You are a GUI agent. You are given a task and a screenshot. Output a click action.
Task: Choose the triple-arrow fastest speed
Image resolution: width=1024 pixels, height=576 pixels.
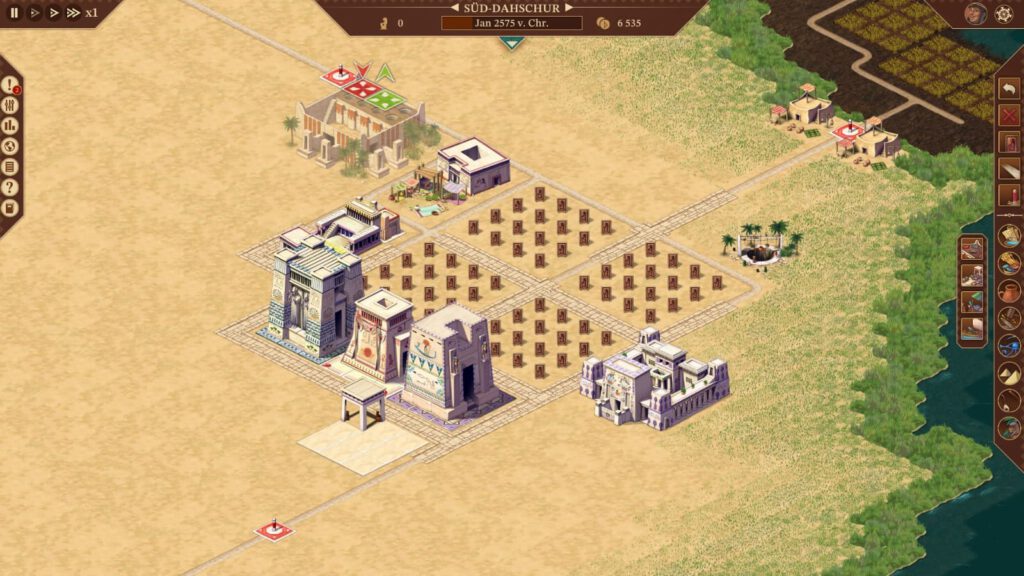point(73,13)
